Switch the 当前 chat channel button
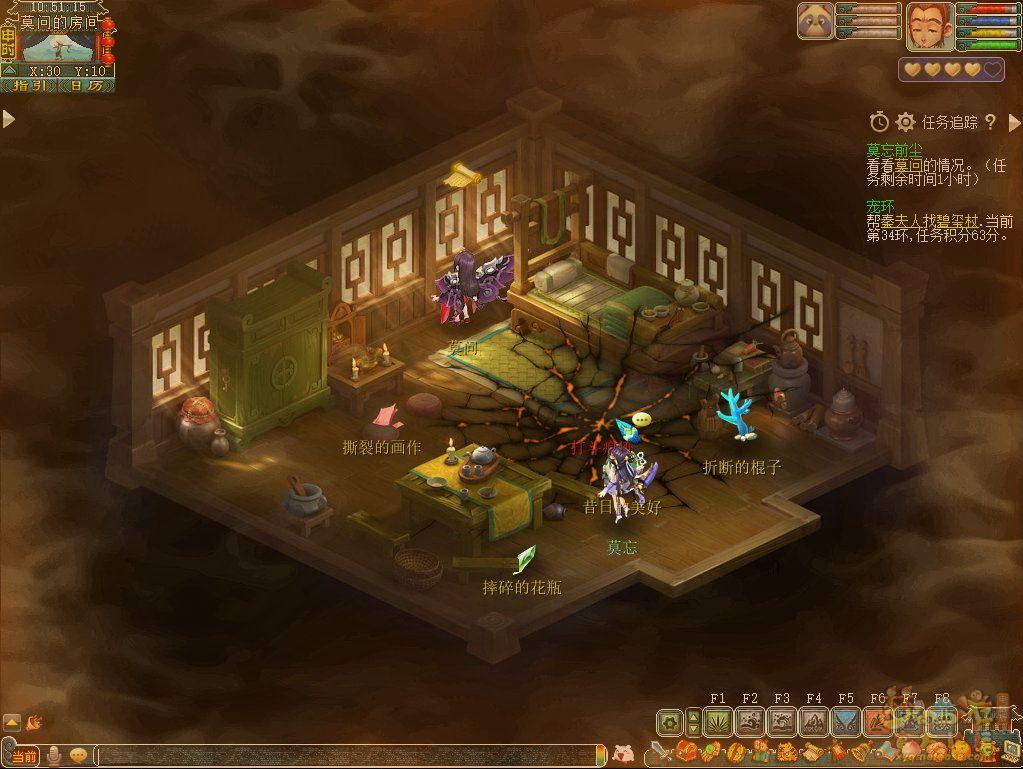This screenshot has height=769, width=1023. (23, 755)
